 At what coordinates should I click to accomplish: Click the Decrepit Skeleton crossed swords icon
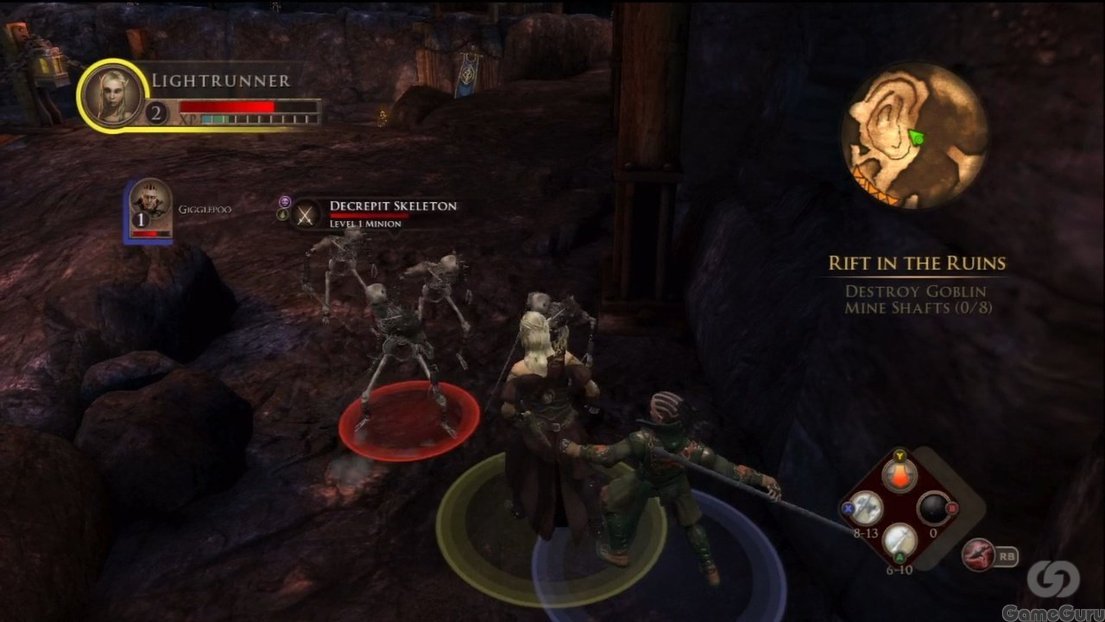coord(307,213)
